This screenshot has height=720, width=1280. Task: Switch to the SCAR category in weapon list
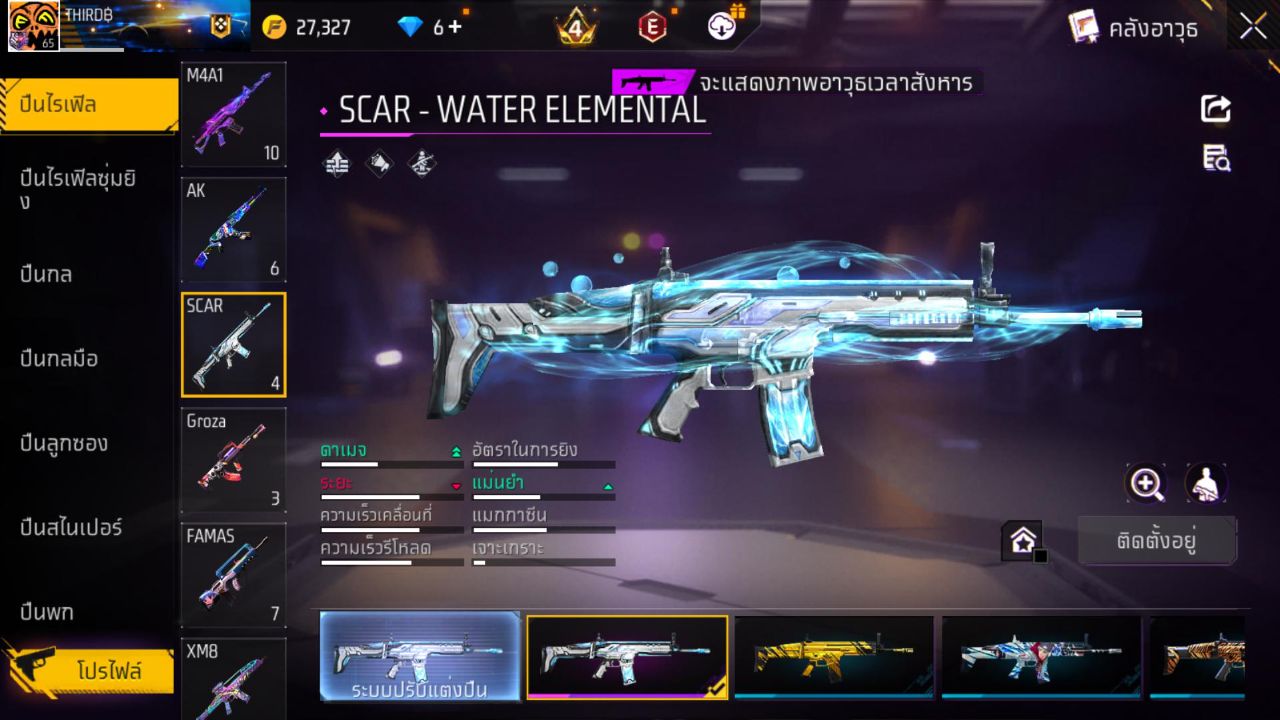[x=233, y=344]
